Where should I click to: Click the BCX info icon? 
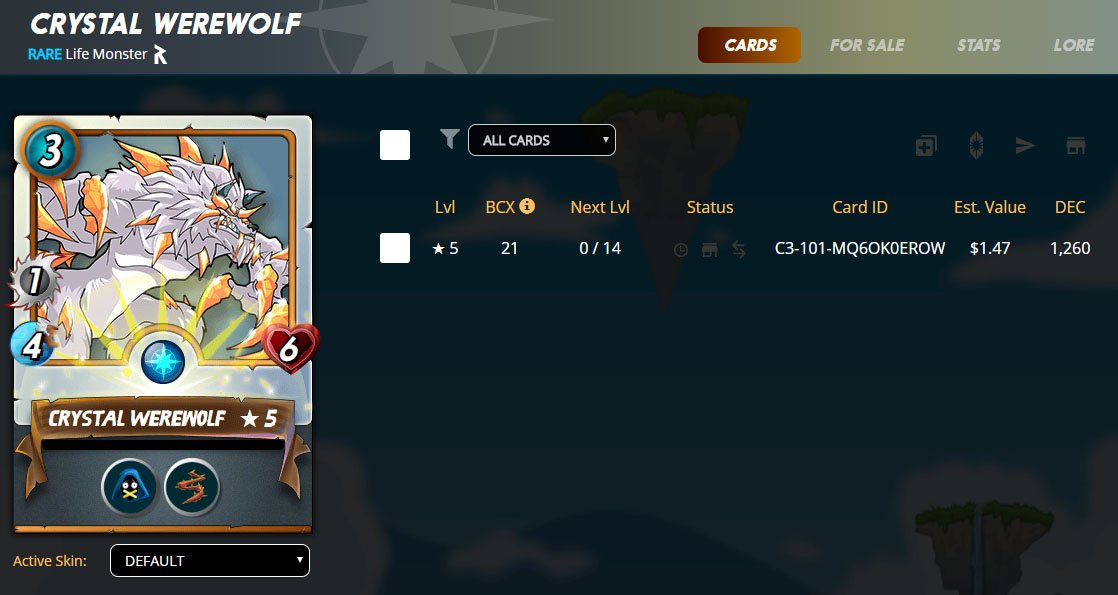(527, 206)
